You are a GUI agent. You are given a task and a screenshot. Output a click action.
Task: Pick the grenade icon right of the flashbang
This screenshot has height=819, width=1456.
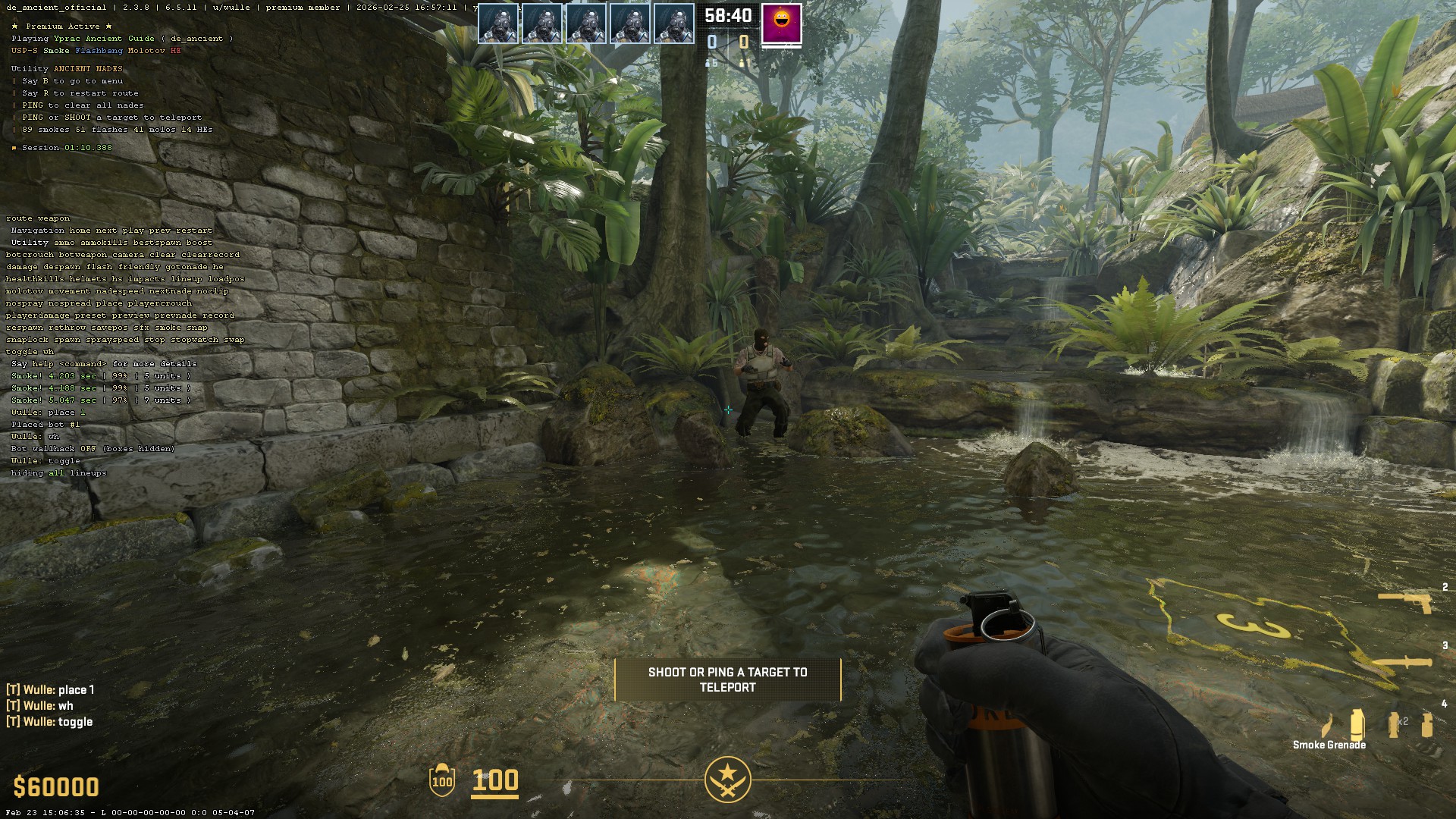click(1427, 723)
